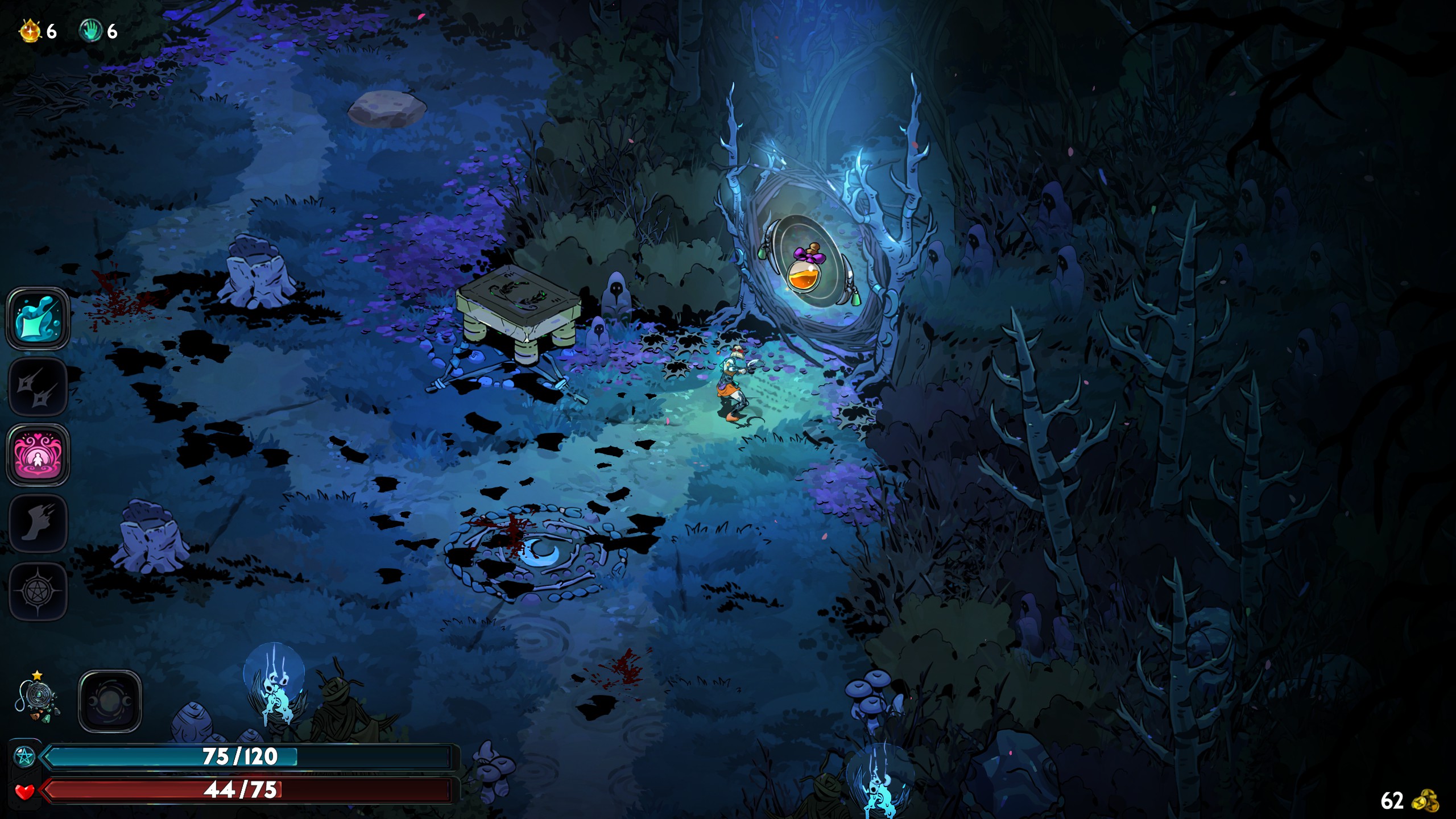Select the blue water splash boon icon
Viewport: 1456px width, 819px height.
tap(38, 318)
